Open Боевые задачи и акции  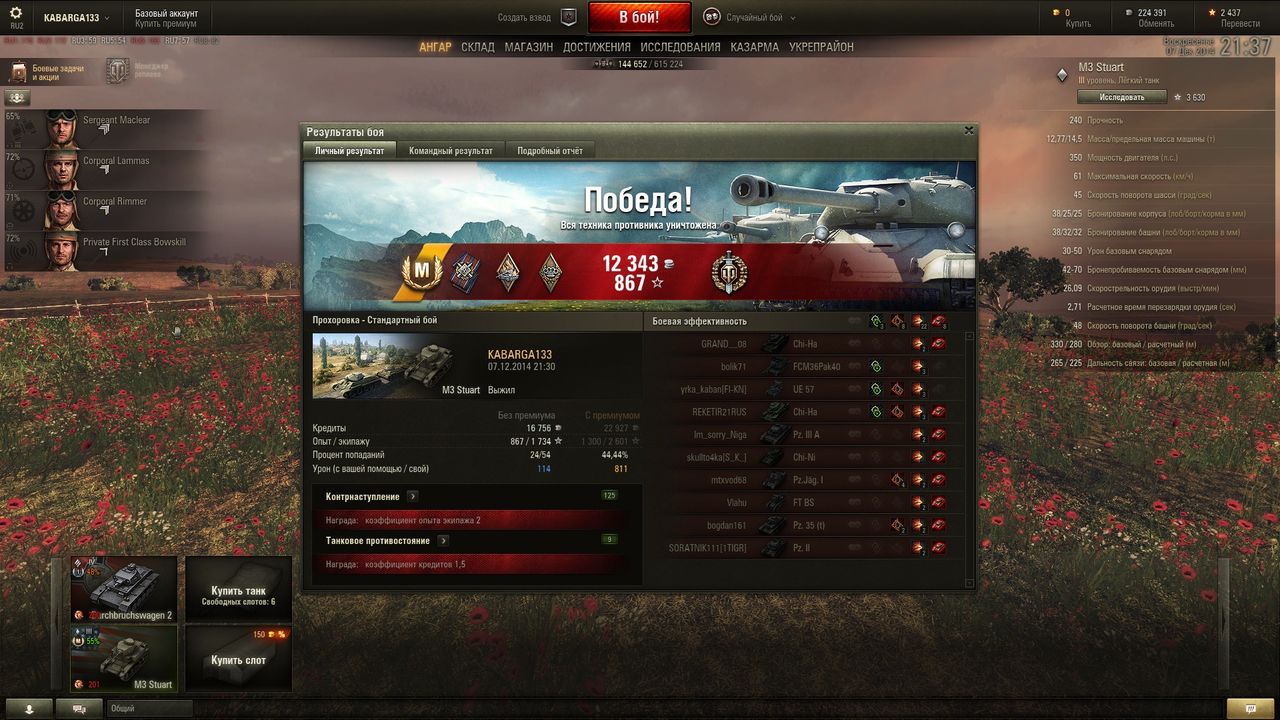(48, 72)
